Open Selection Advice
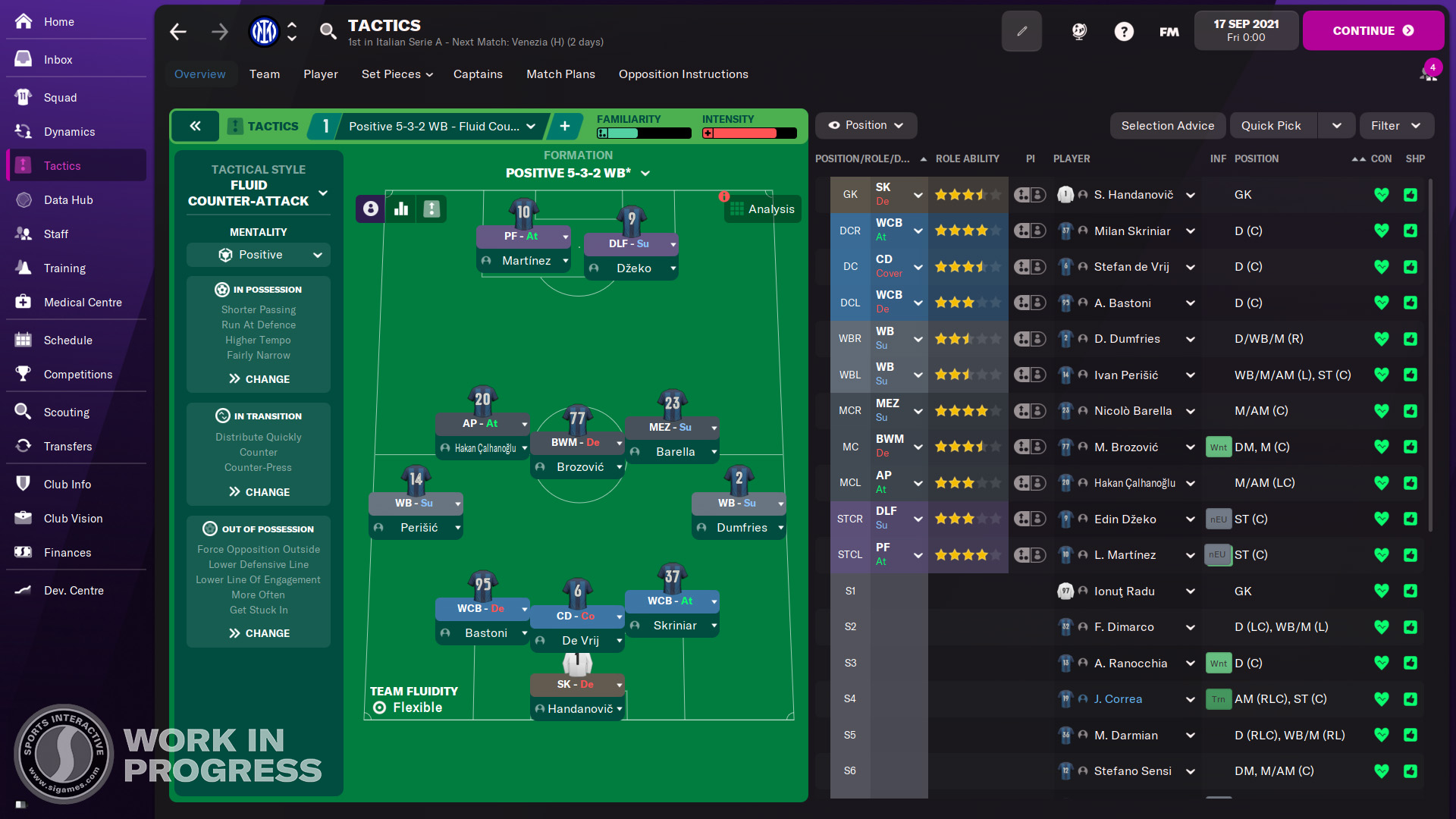 (1167, 126)
